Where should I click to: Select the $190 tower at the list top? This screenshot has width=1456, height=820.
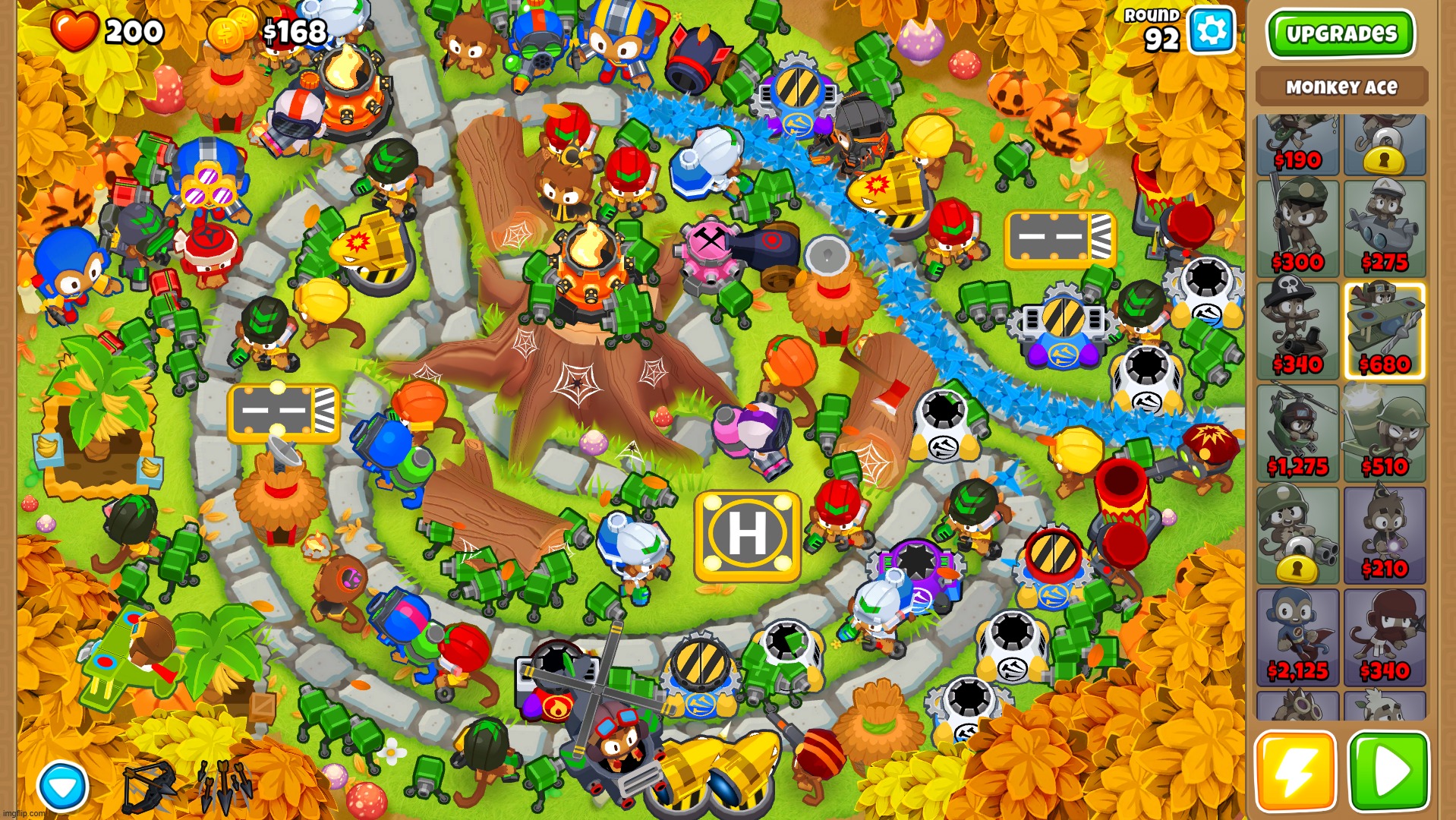1297,144
